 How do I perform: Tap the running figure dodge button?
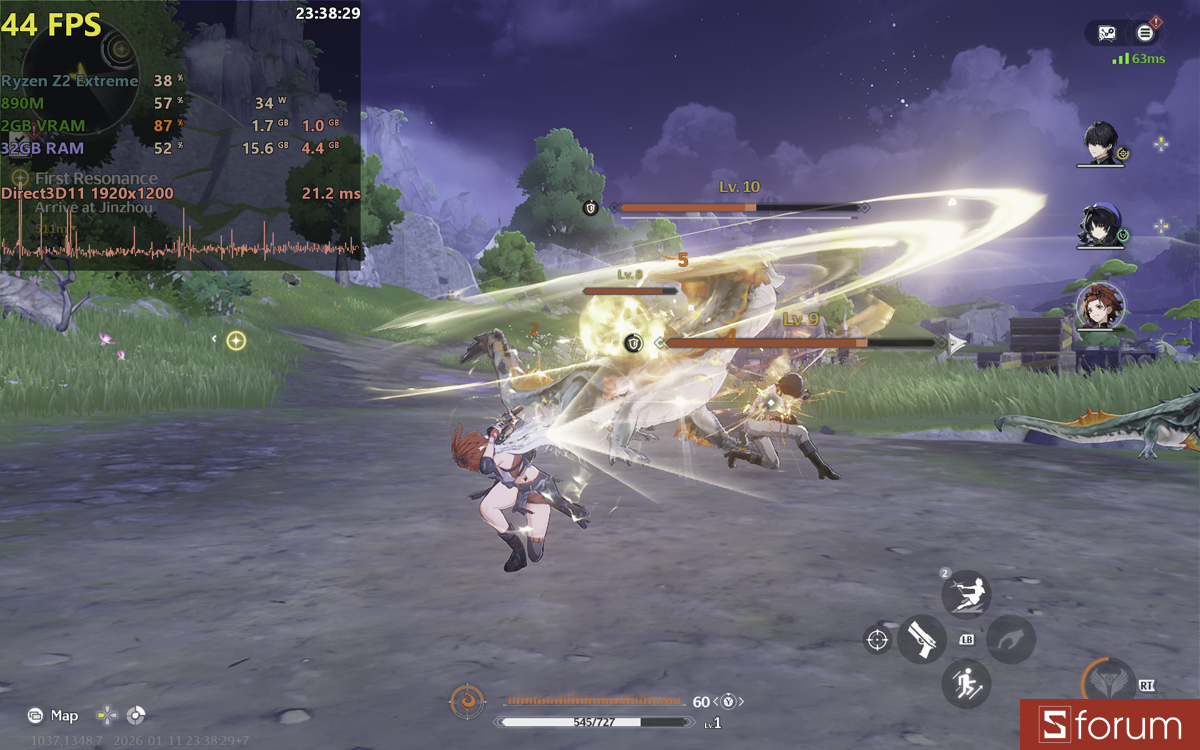point(966,685)
